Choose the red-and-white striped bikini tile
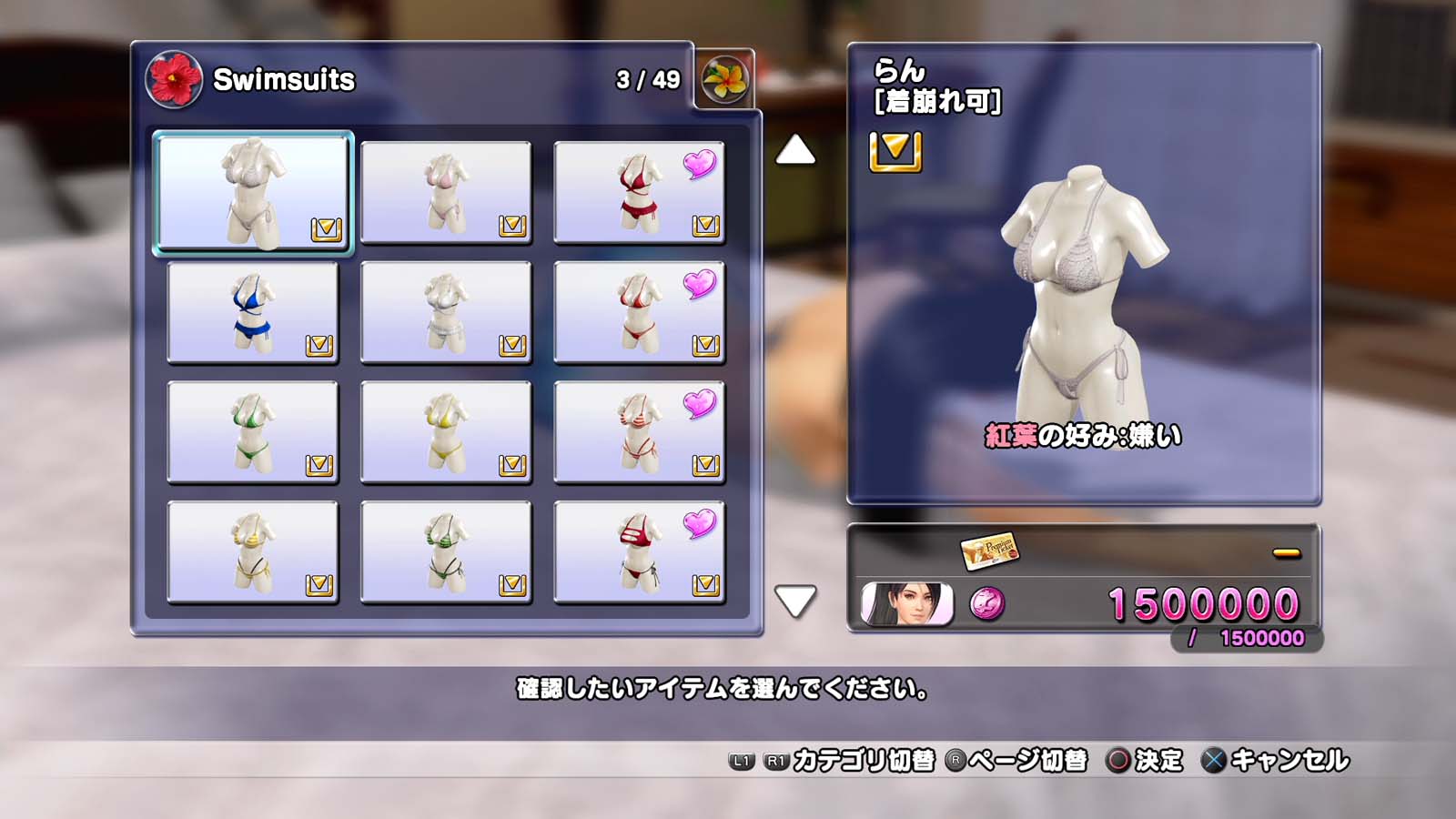 pos(639,432)
